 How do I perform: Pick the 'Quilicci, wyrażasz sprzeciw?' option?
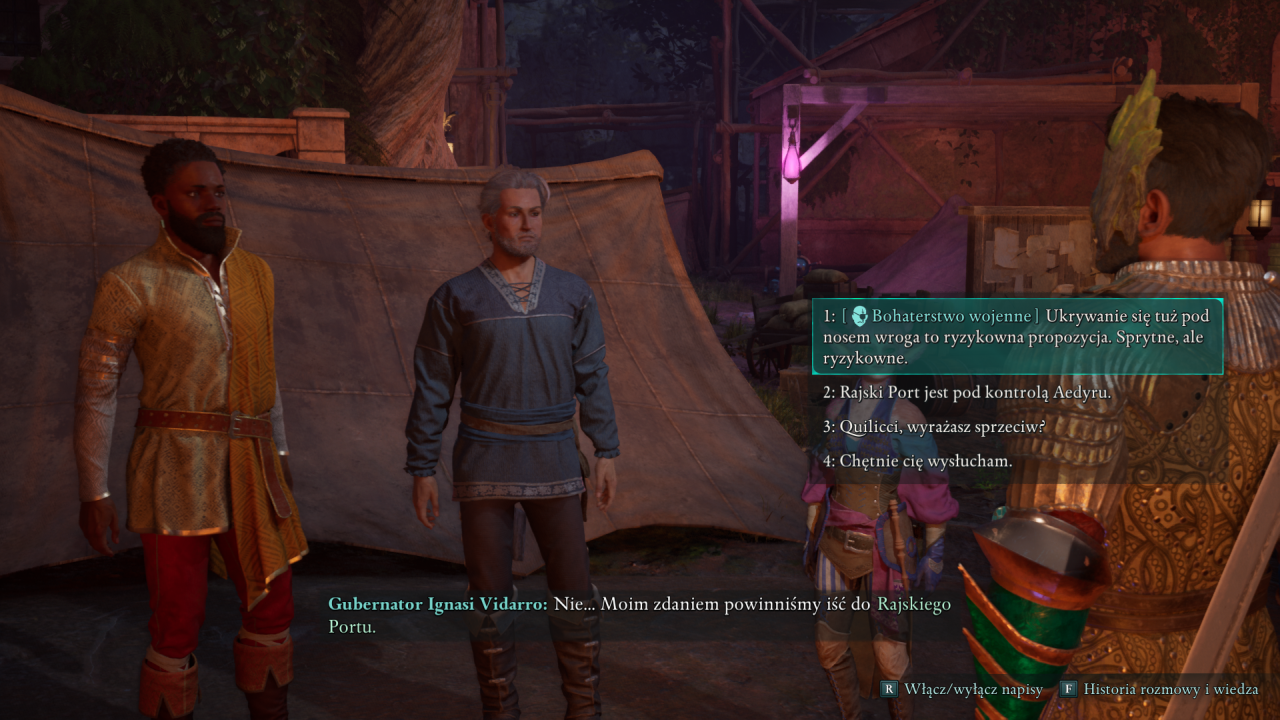(x=934, y=427)
